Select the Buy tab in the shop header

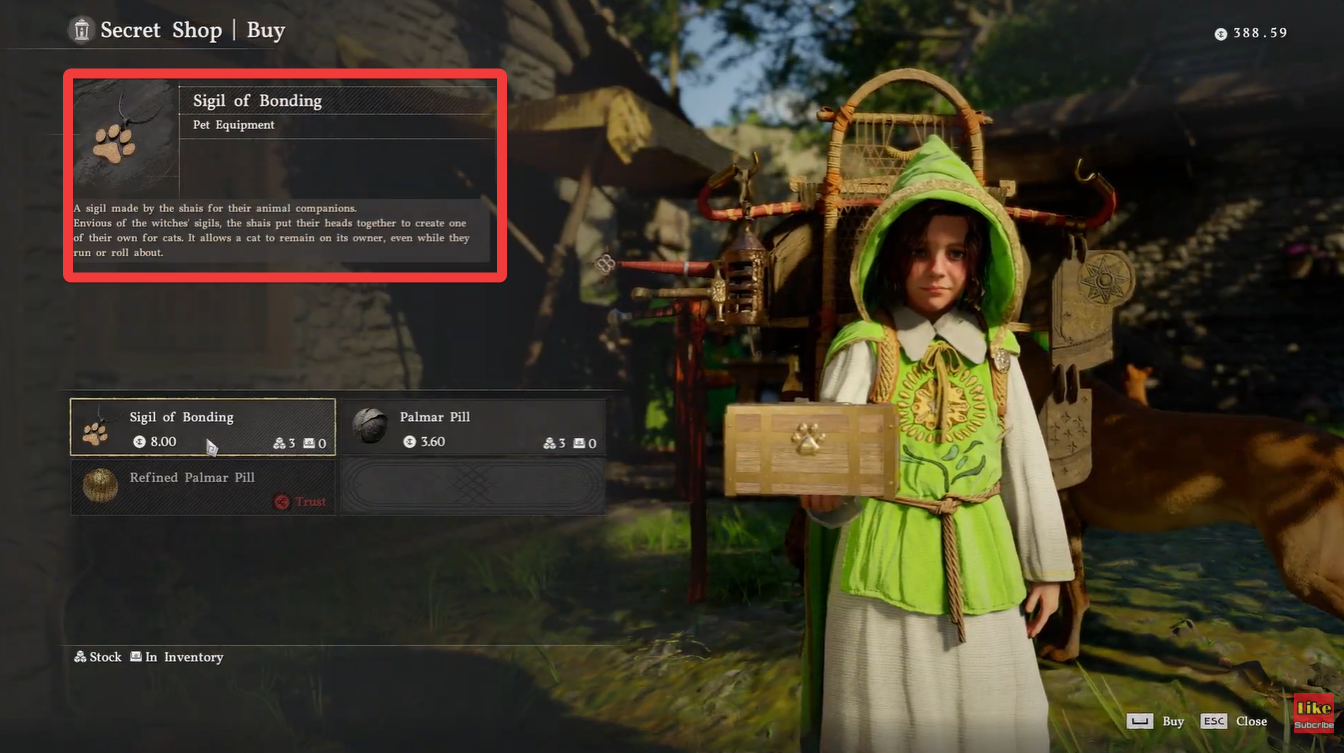pos(265,30)
